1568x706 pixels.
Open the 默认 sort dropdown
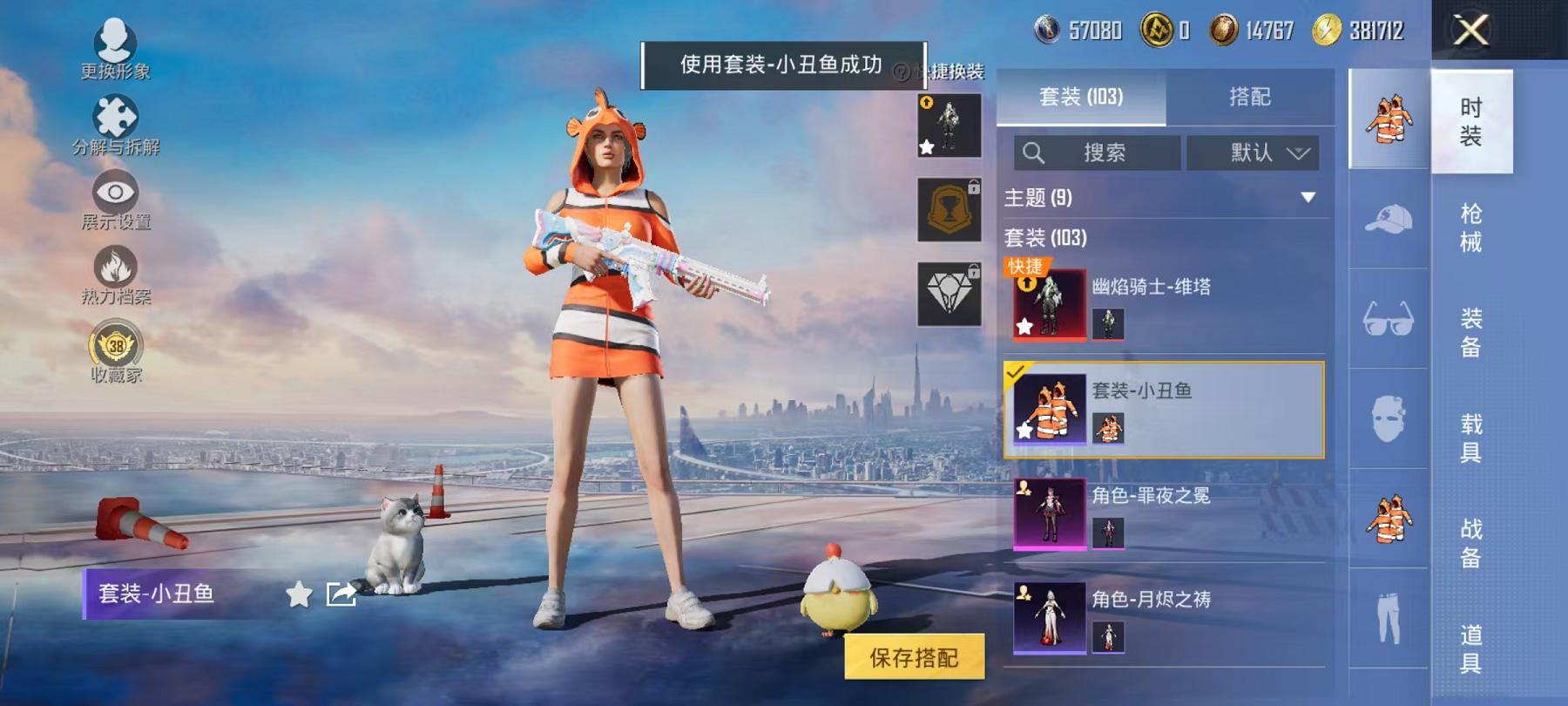[x=1255, y=153]
